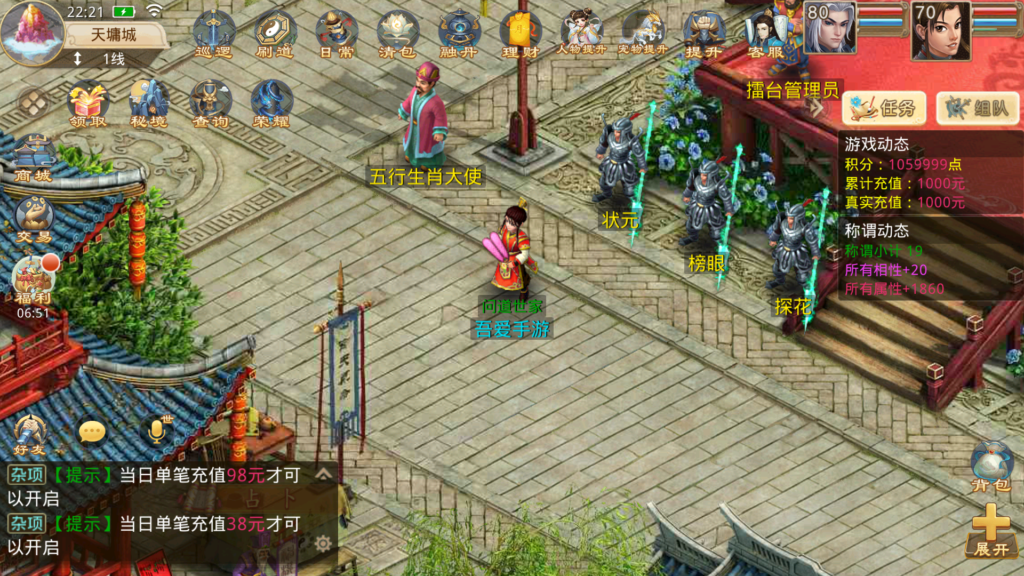Image resolution: width=1024 pixels, height=576 pixels.
Task: Contact 客服 customer service
Action: (765, 35)
